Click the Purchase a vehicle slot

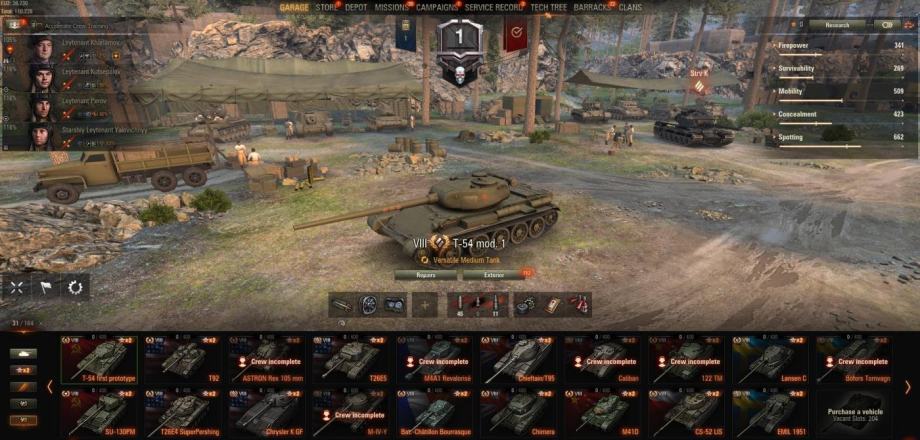point(856,410)
